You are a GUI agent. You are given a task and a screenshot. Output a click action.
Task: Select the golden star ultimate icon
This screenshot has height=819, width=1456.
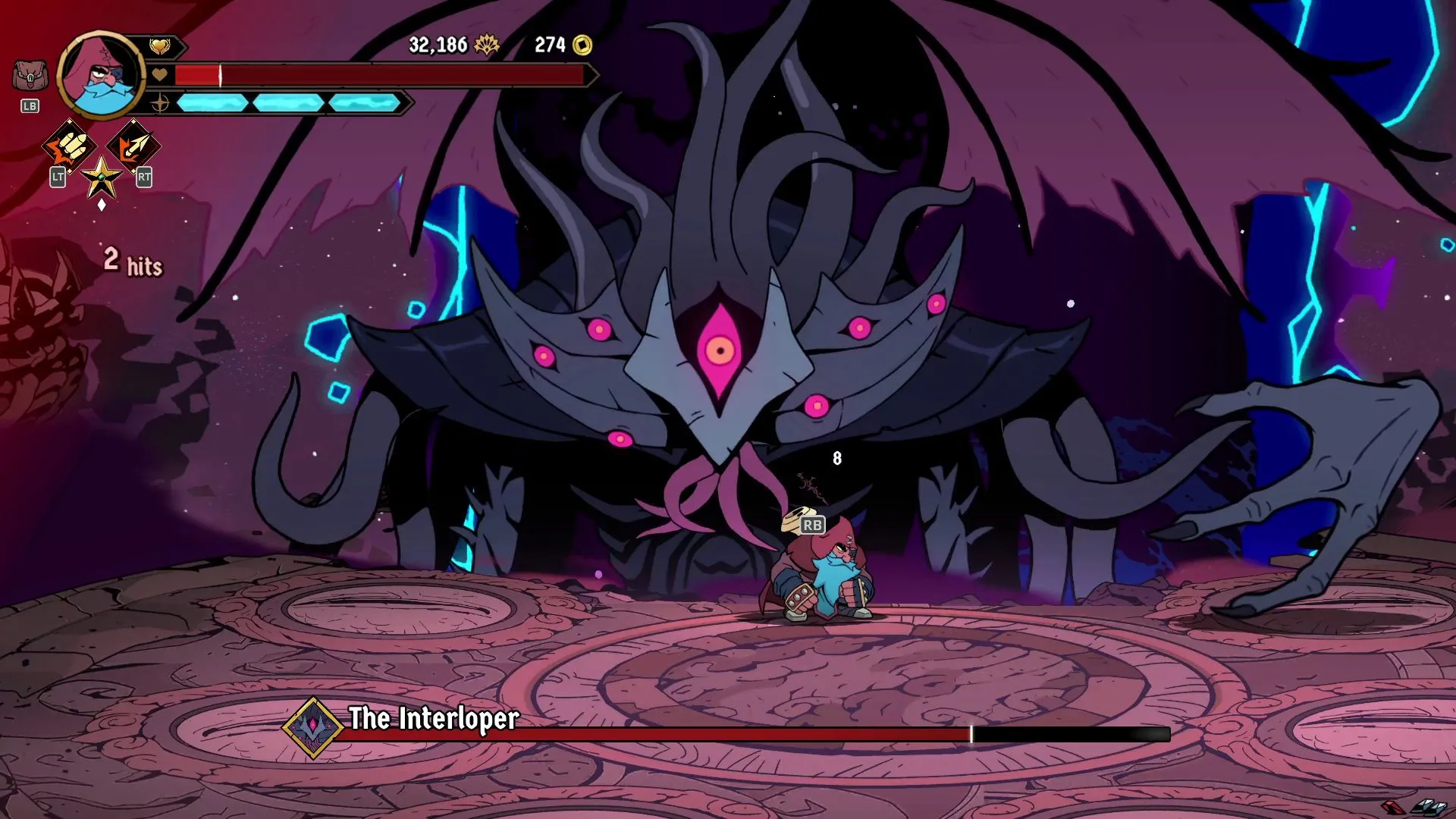click(x=102, y=179)
